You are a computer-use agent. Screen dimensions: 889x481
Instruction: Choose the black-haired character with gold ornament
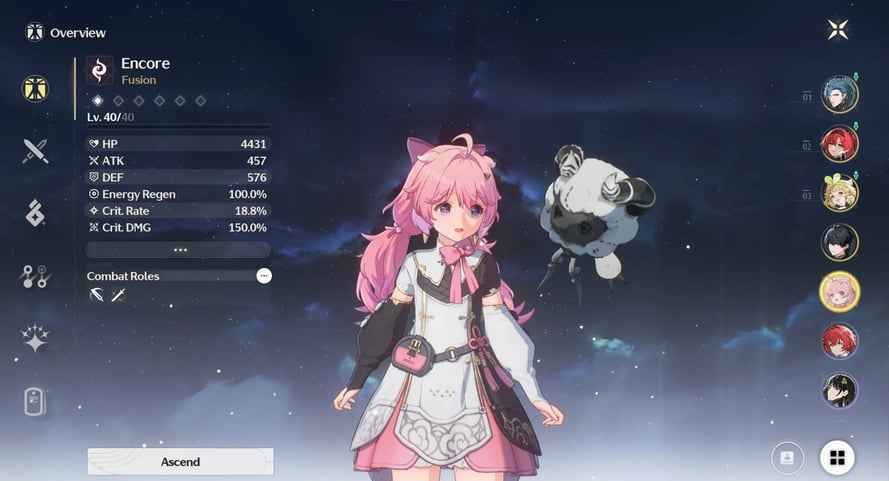tap(839, 389)
